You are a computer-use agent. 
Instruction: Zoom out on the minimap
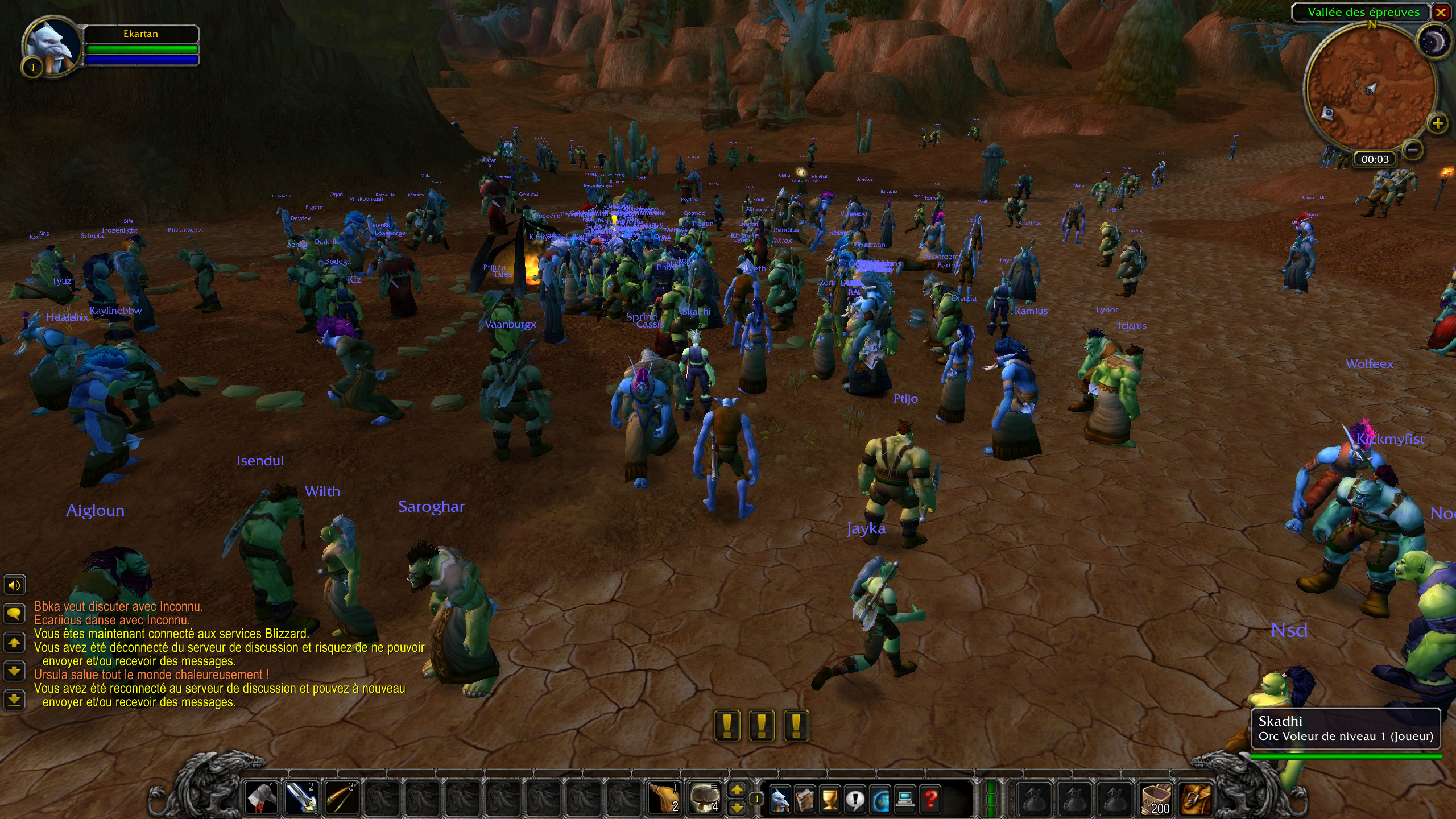click(x=1413, y=150)
